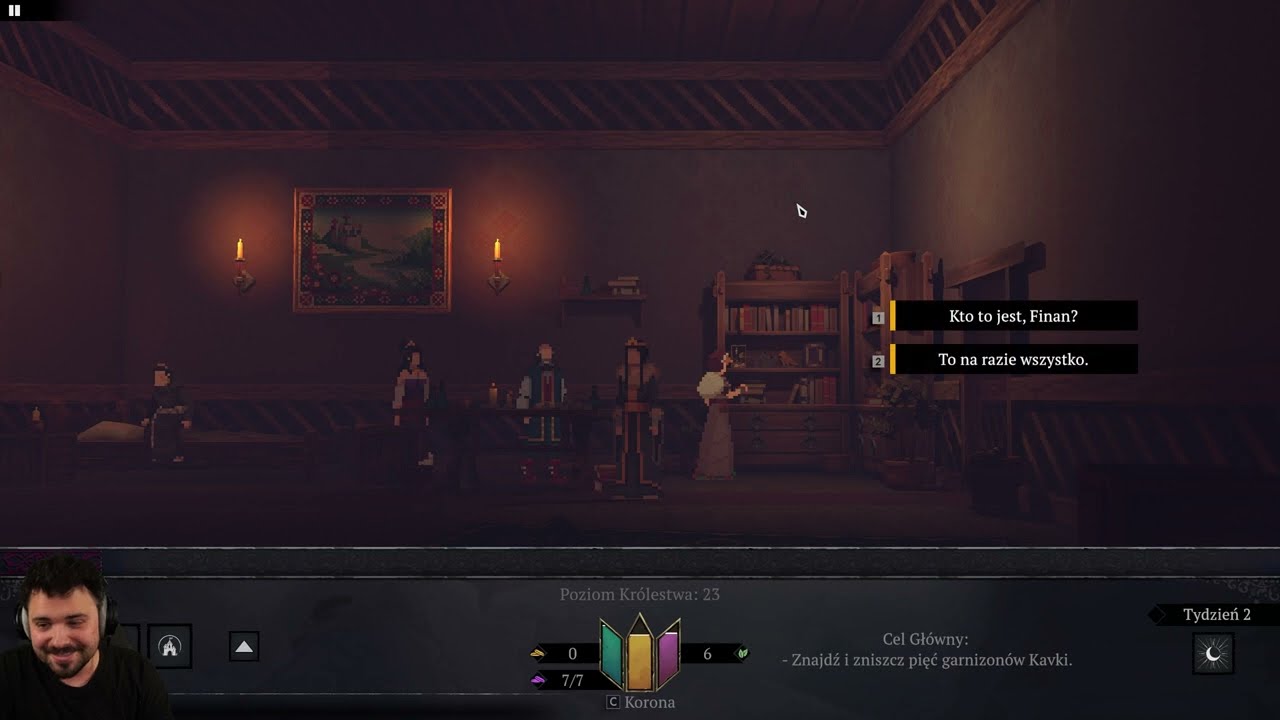Choose "To na razie wszystko." reply
Image resolution: width=1280 pixels, height=720 pixels.
pyautogui.click(x=1013, y=360)
